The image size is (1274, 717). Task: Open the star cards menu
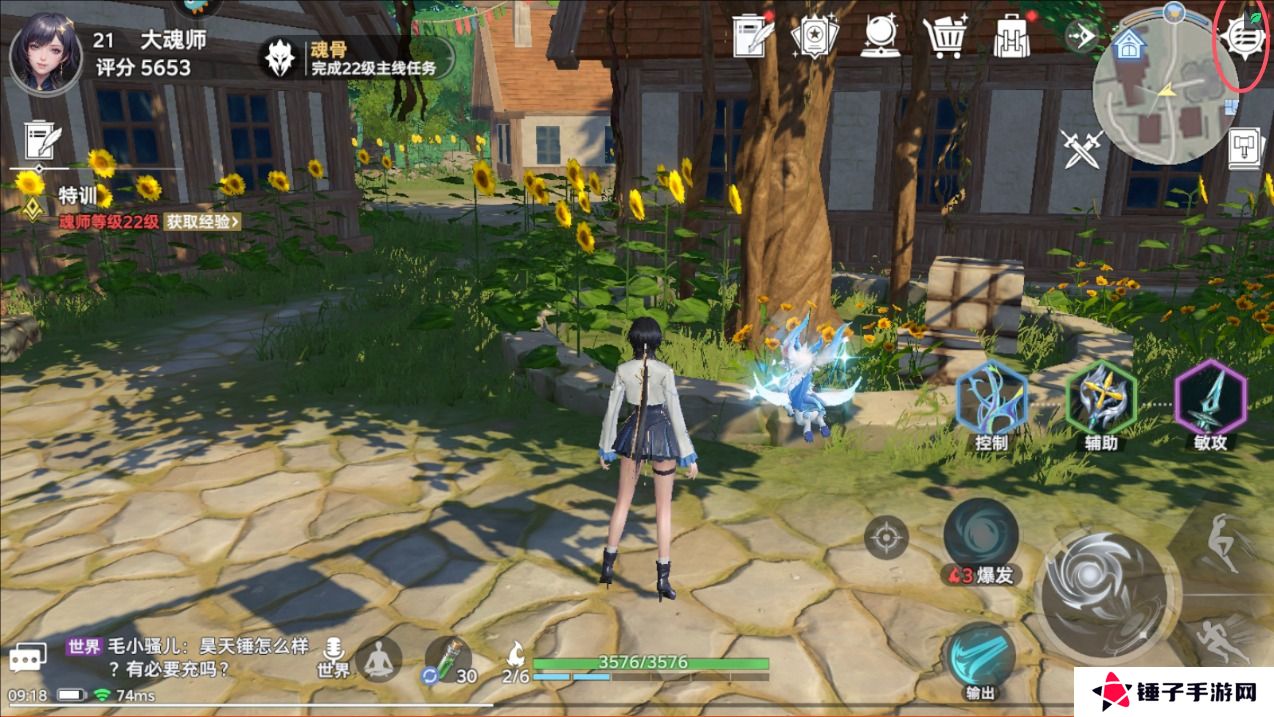(x=812, y=37)
